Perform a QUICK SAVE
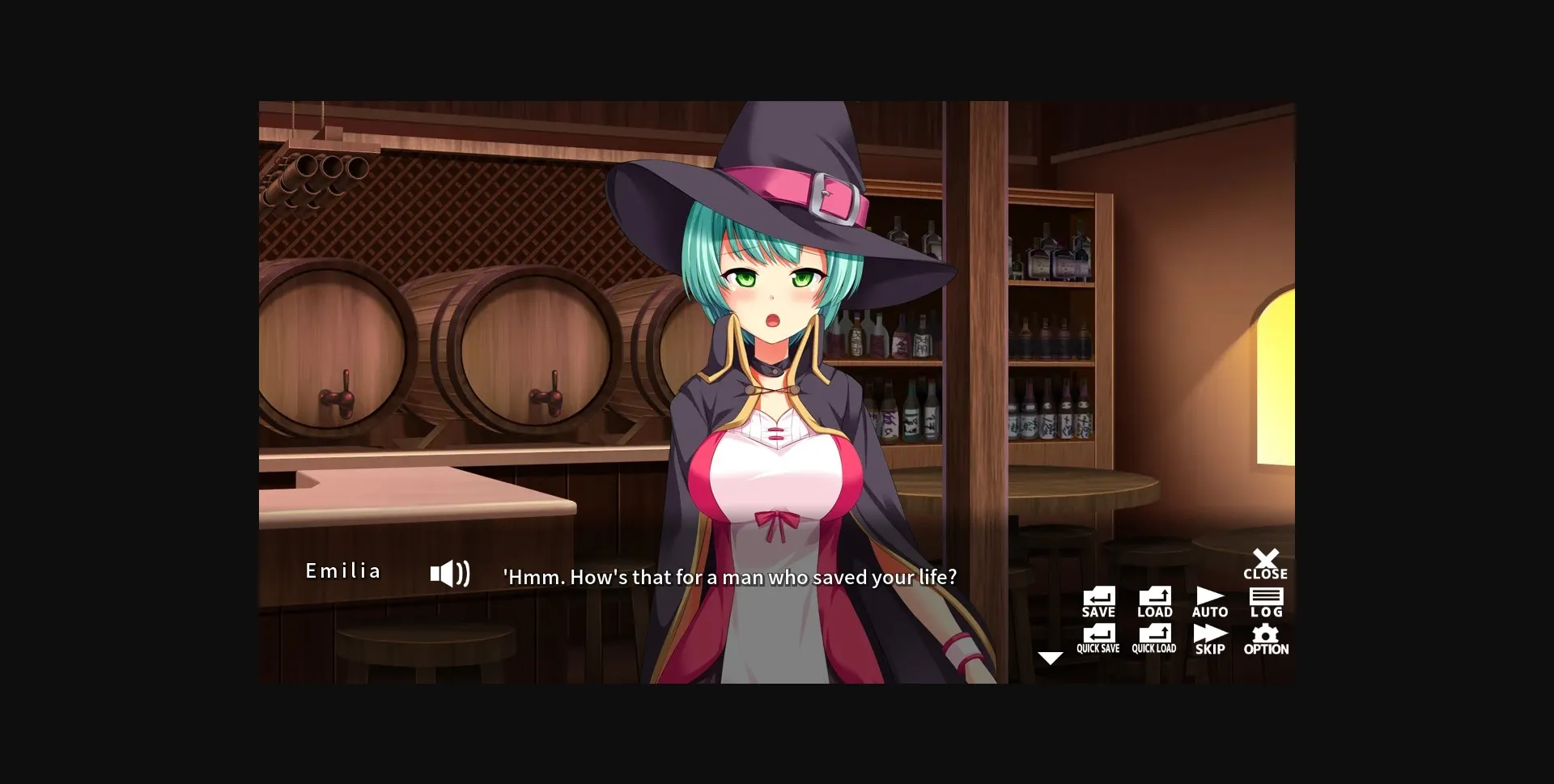Image resolution: width=1554 pixels, height=784 pixels. pyautogui.click(x=1098, y=638)
